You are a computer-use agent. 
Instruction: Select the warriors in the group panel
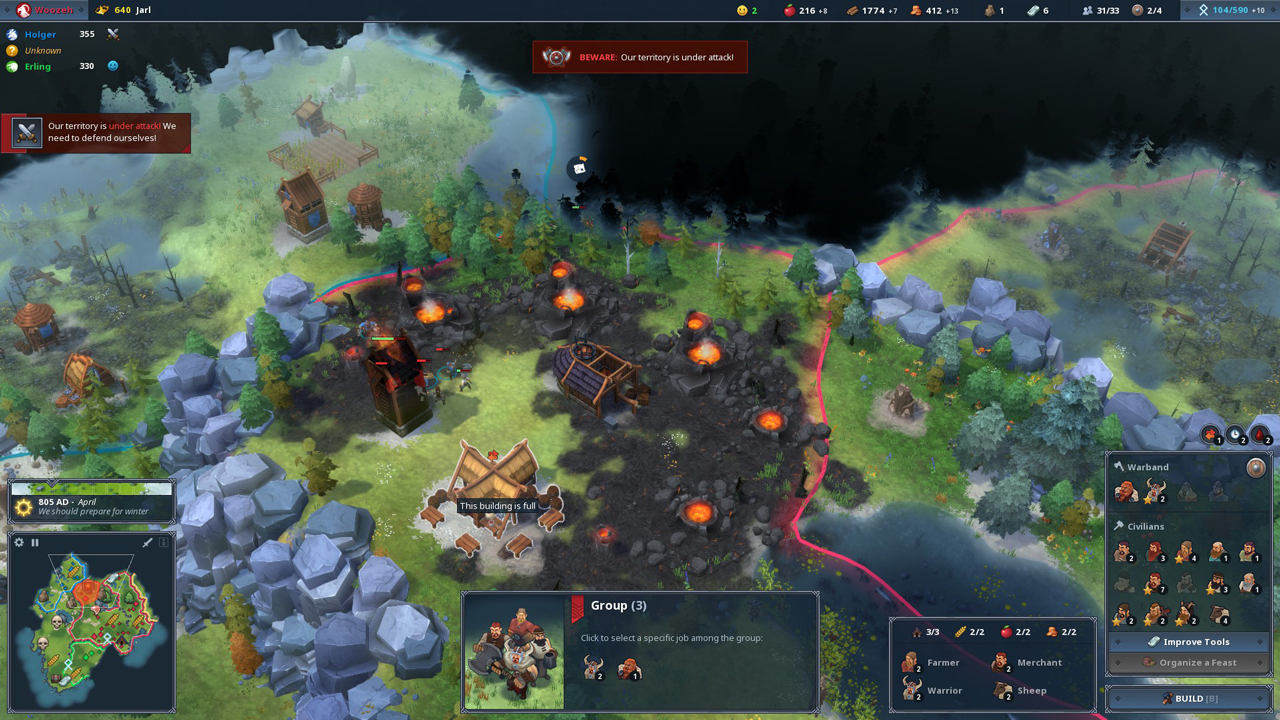point(593,670)
